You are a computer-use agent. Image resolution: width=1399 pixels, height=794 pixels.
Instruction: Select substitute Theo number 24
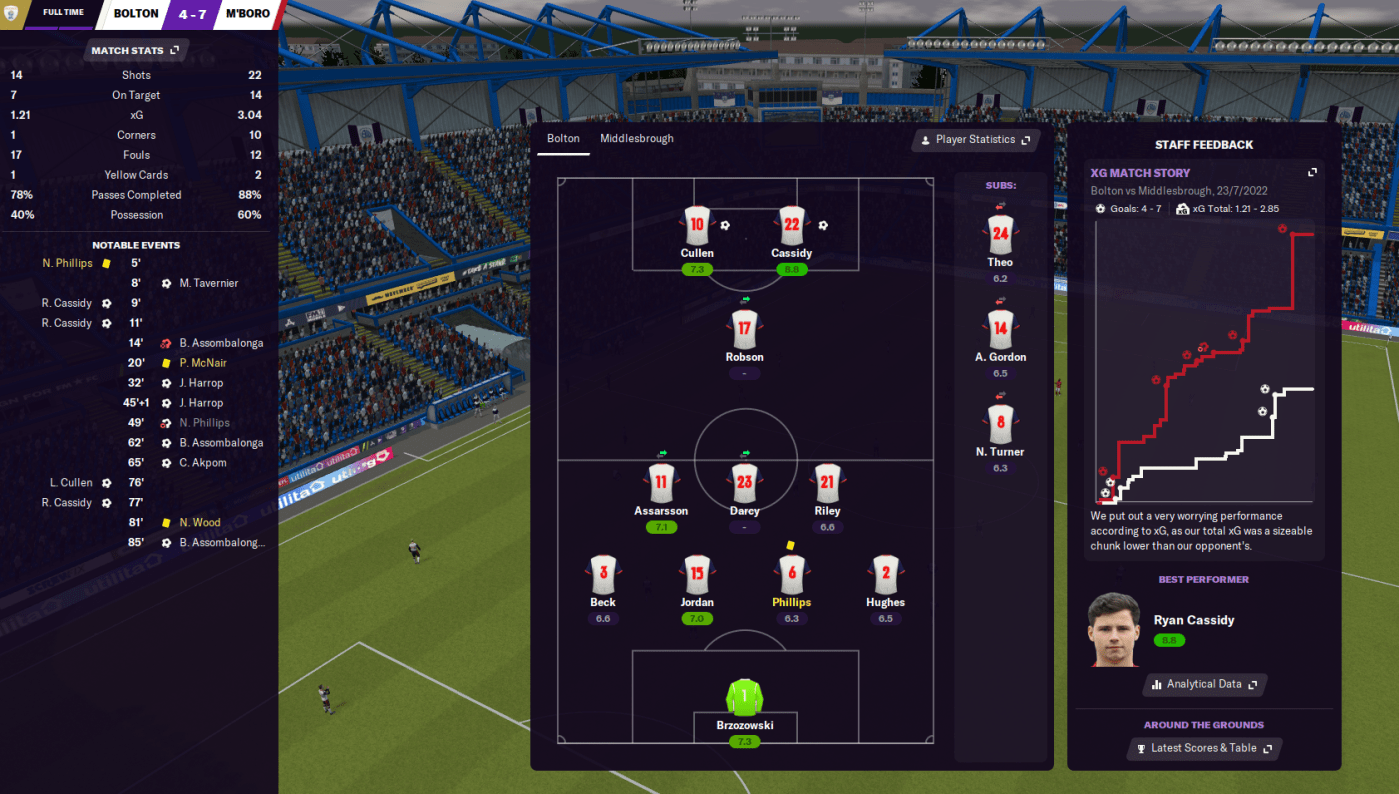click(1000, 235)
